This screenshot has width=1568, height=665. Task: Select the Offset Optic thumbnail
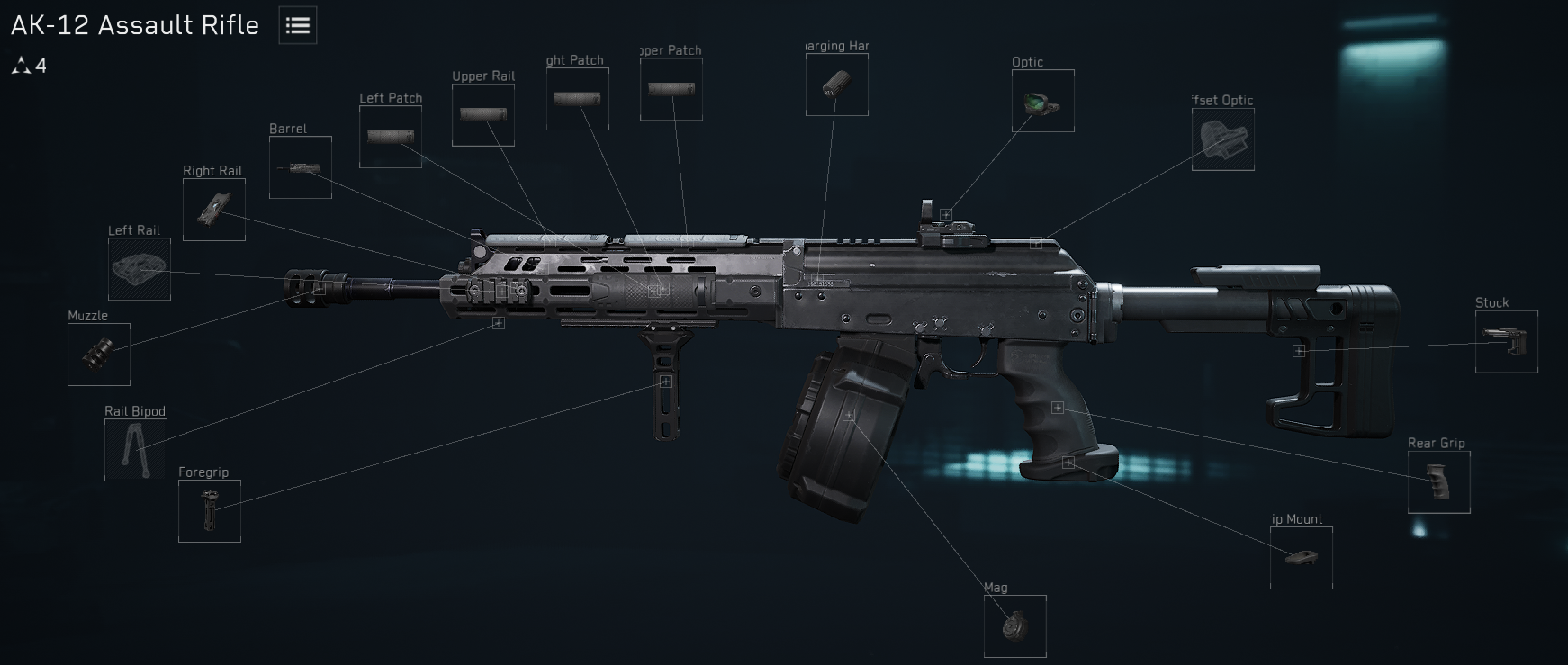coord(1222,139)
